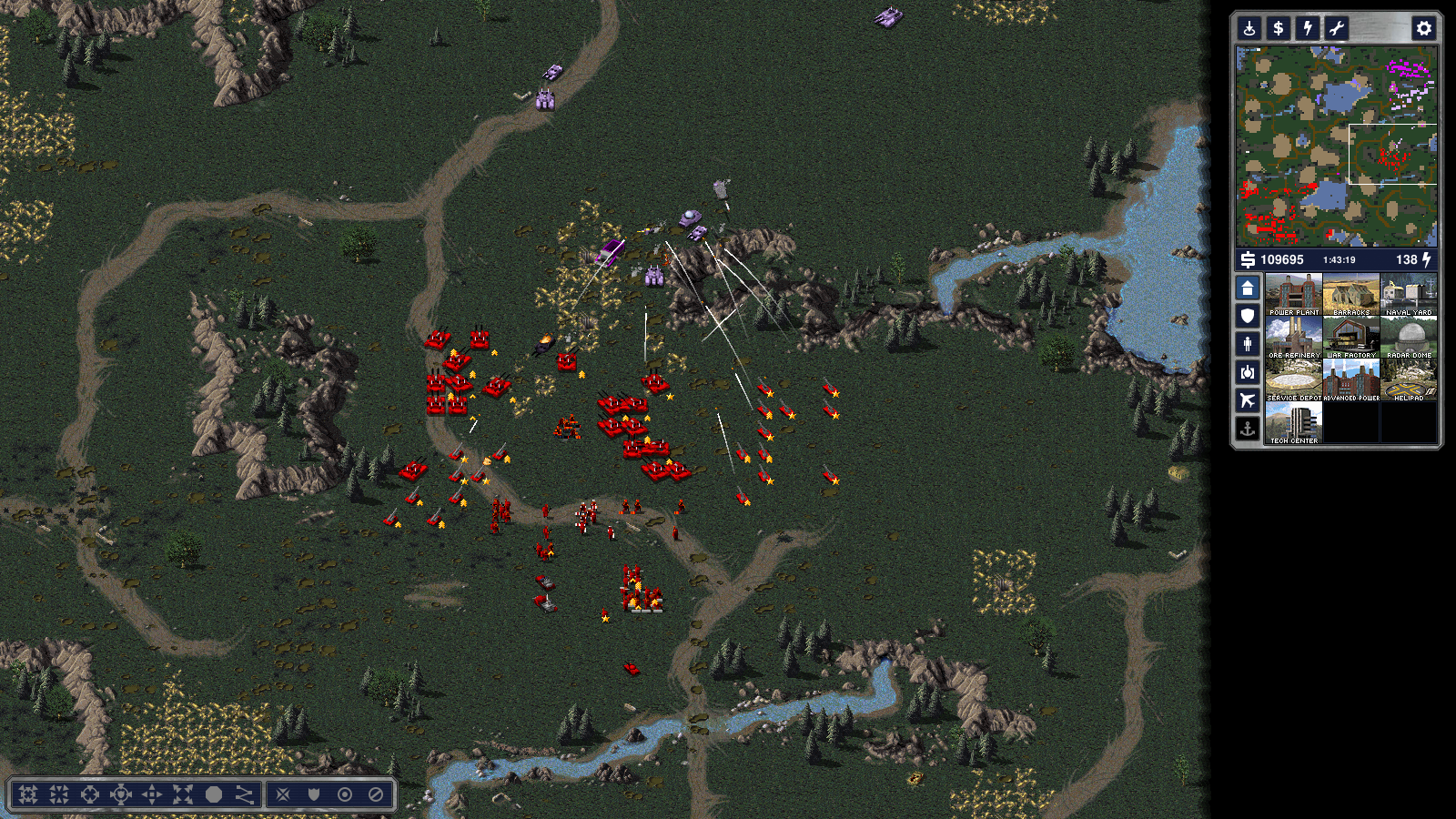This screenshot has height=819, width=1456.
Task: Switch to the aircraft production tab
Action: click(x=1248, y=400)
